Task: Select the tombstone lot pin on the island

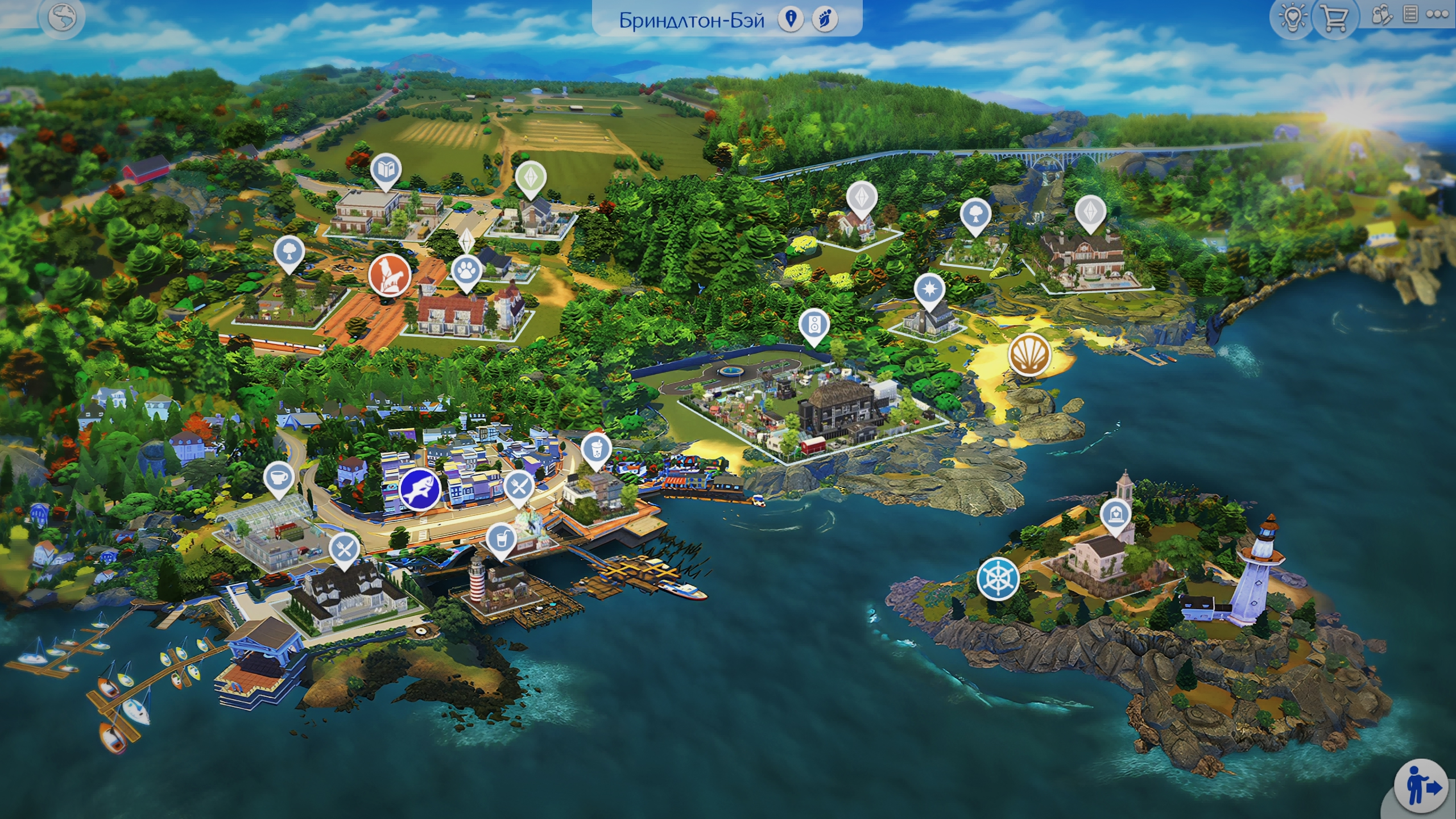Action: [x=1116, y=515]
